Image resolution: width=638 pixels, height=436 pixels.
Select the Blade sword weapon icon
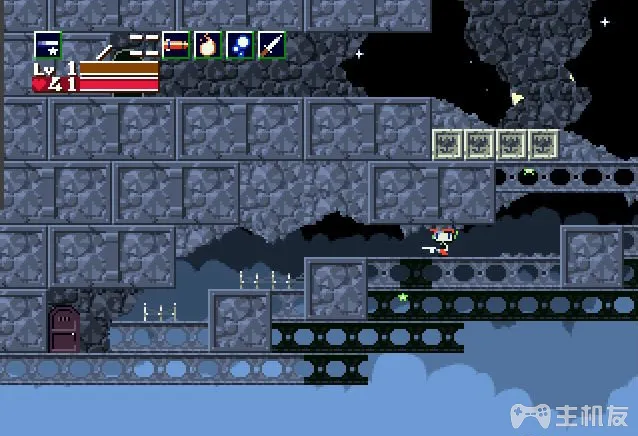point(272,45)
